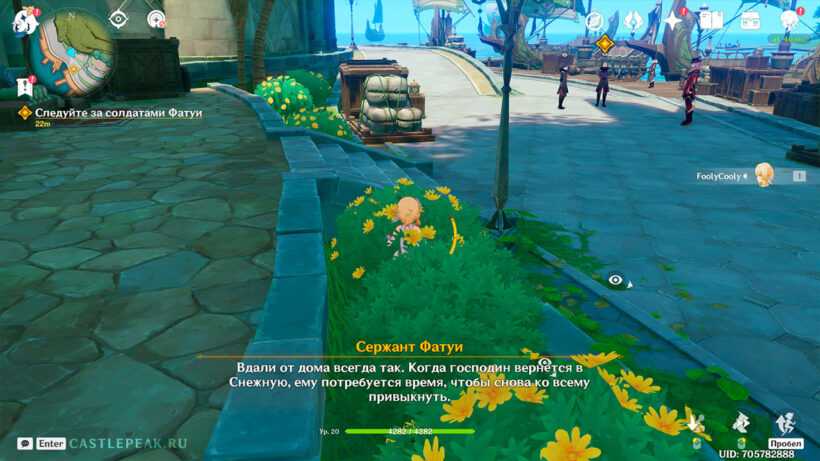Open the adventurer handbook book icon
This screenshot has width=820, height=461.
click(x=711, y=20)
